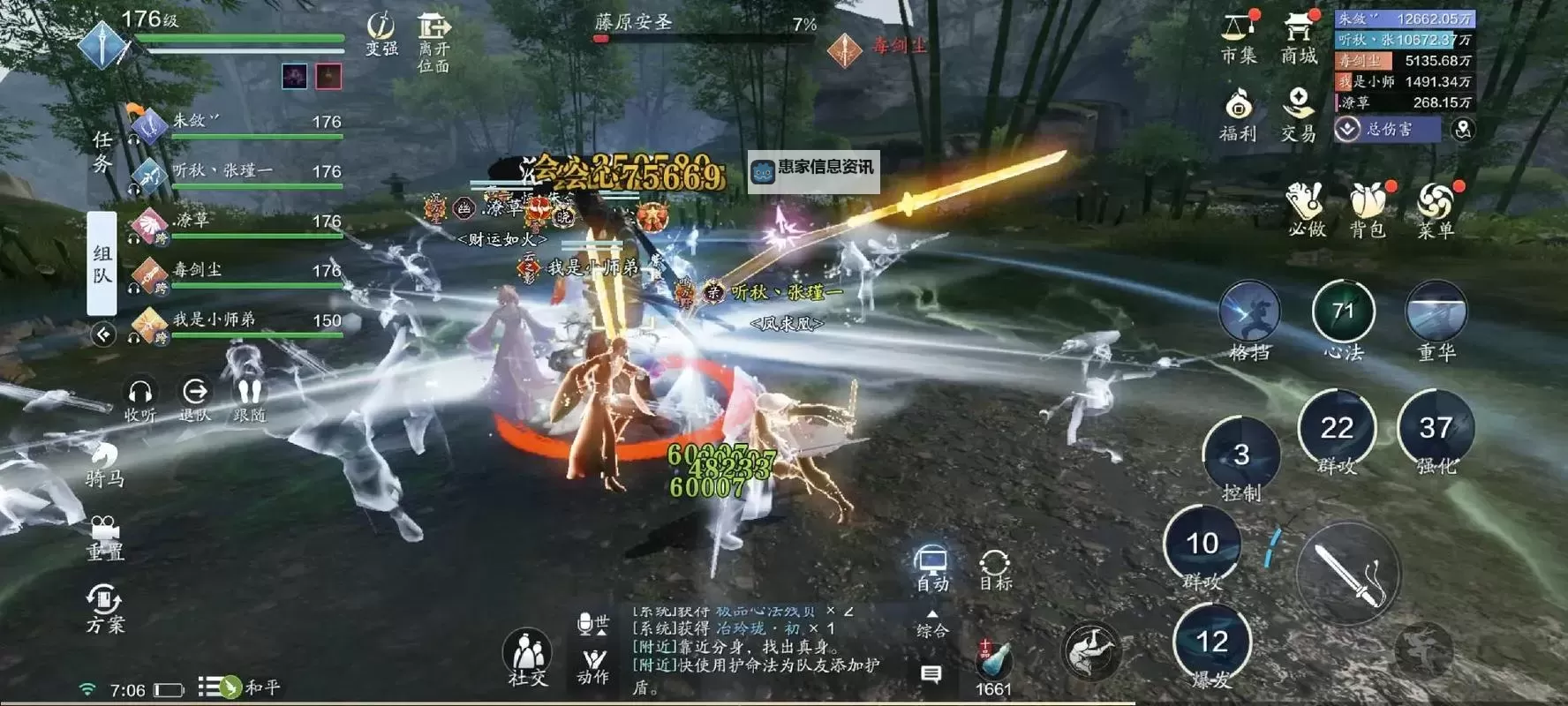Collapse the team member list panel
This screenshot has height=706, width=1568.
click(x=102, y=335)
